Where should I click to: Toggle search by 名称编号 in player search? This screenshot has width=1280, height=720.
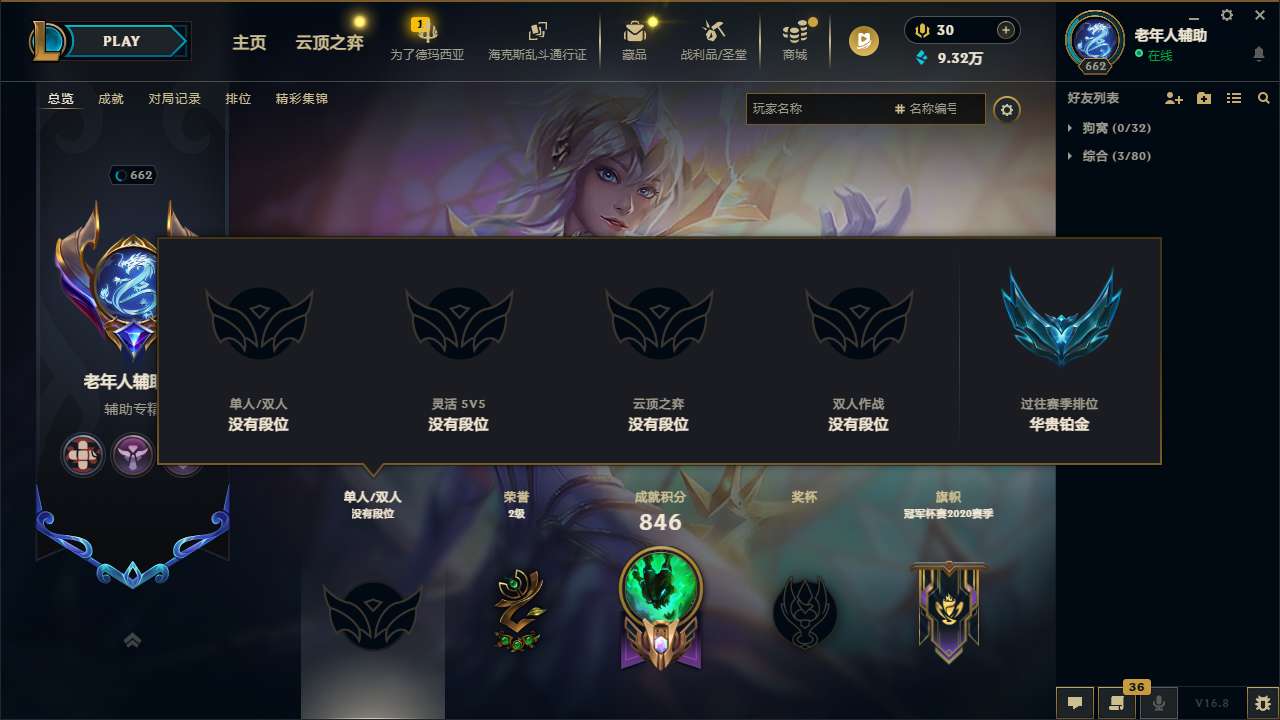[x=931, y=109]
